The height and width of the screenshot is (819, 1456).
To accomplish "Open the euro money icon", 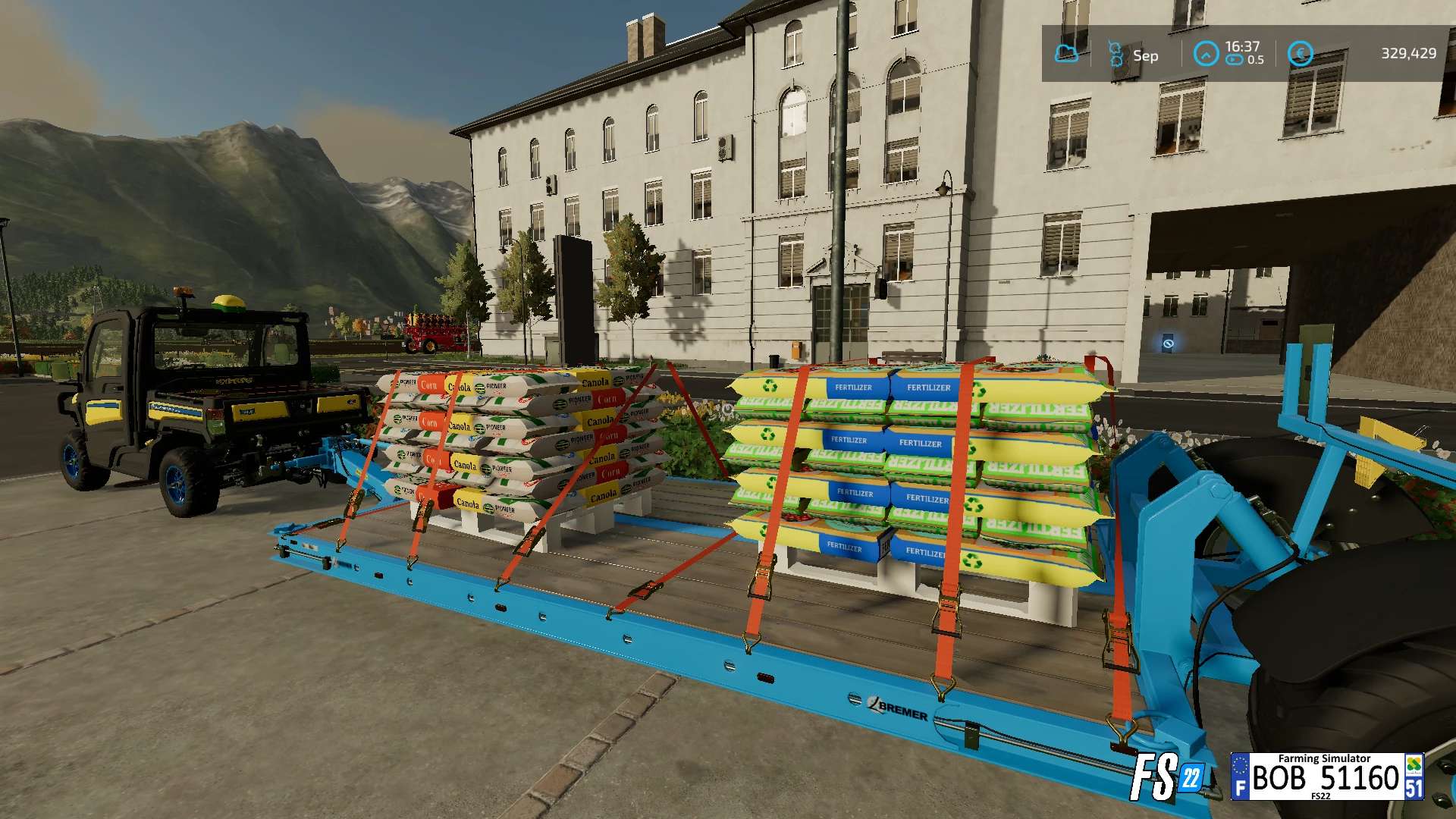I will [1300, 54].
